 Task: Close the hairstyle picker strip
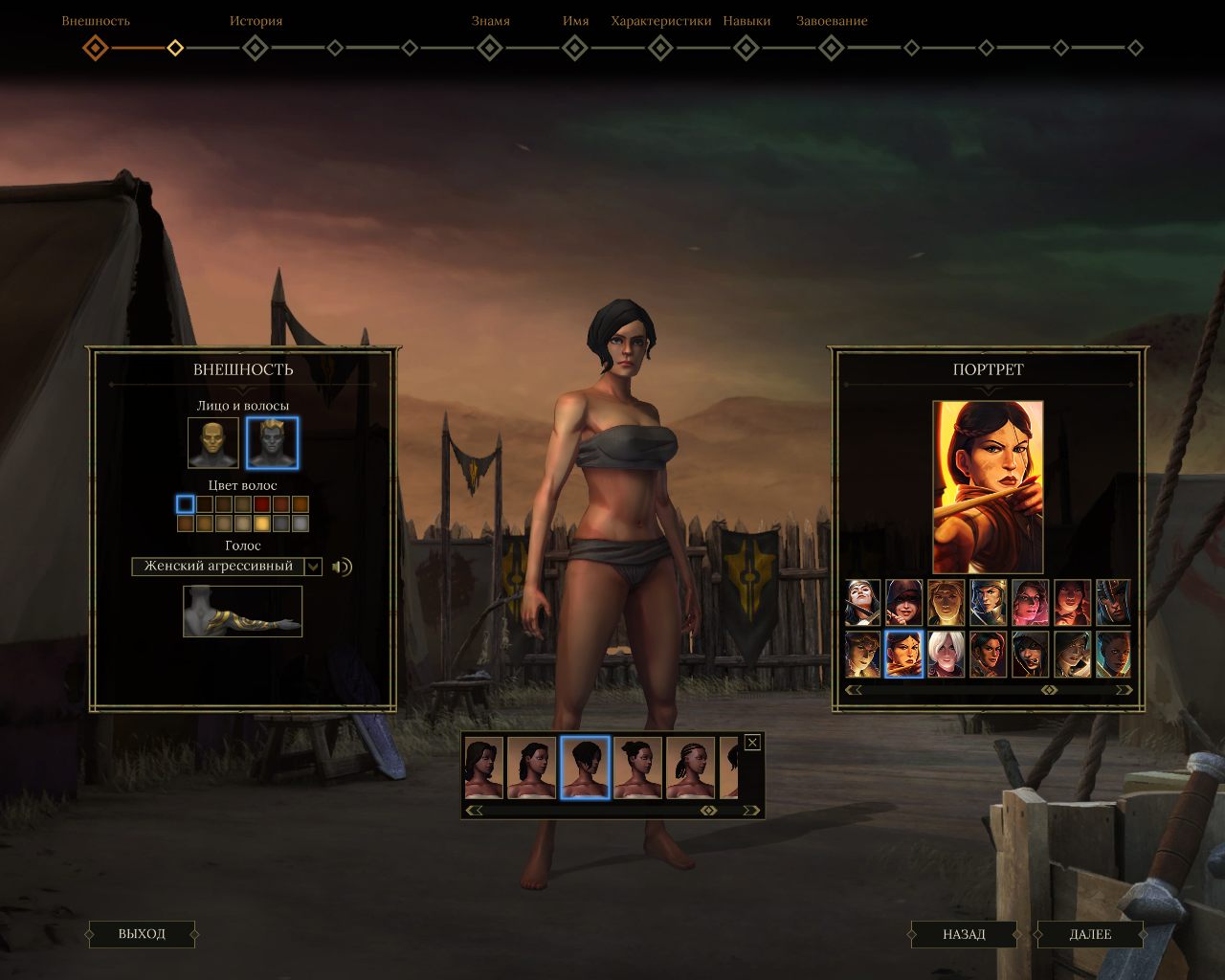click(x=752, y=742)
